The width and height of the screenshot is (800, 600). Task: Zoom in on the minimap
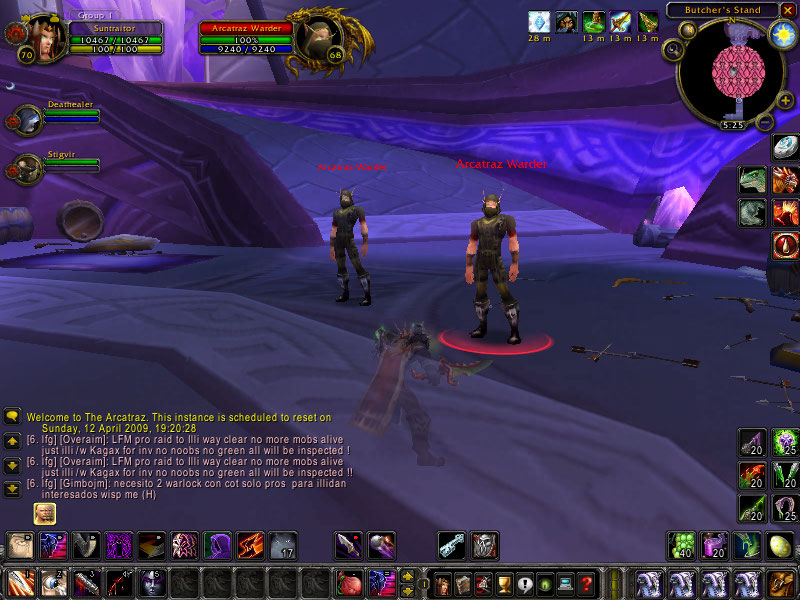click(x=785, y=100)
